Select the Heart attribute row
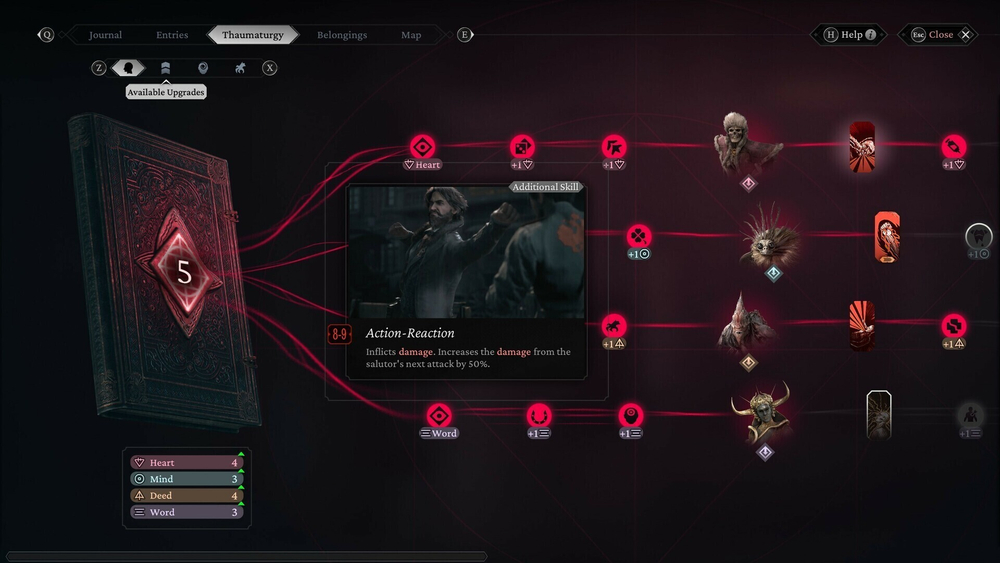 [187, 463]
